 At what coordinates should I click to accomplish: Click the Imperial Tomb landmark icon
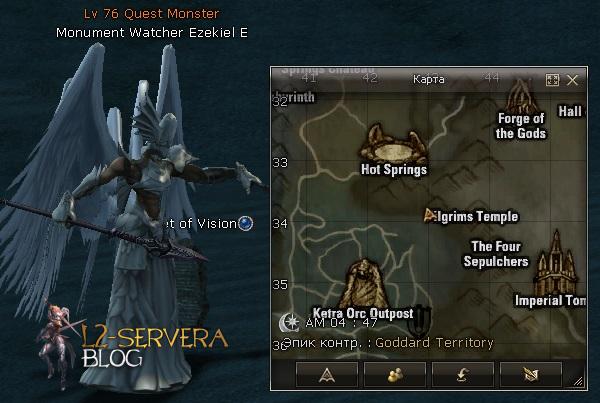(x=555, y=262)
